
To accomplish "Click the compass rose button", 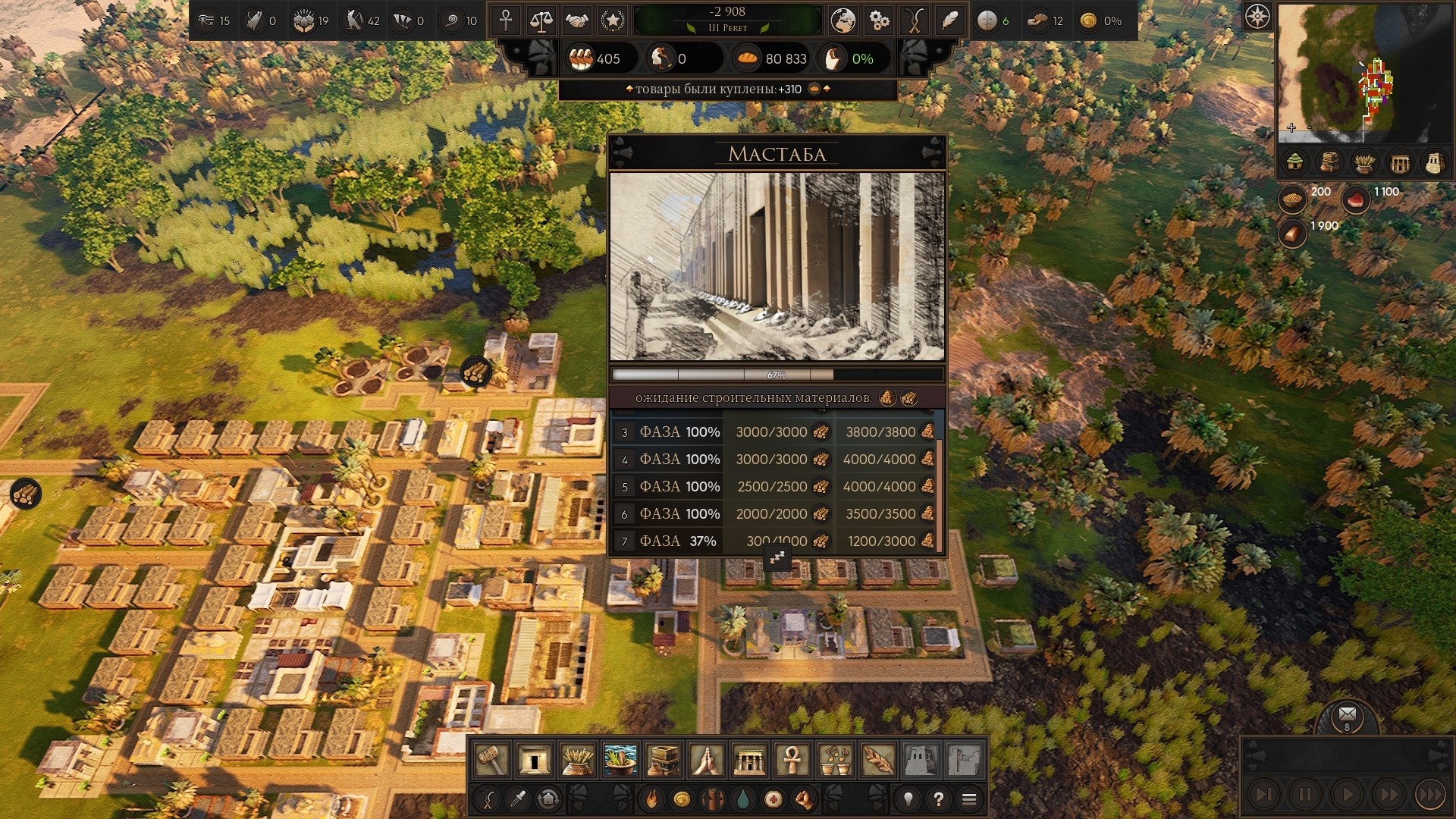I will coord(1257,17).
